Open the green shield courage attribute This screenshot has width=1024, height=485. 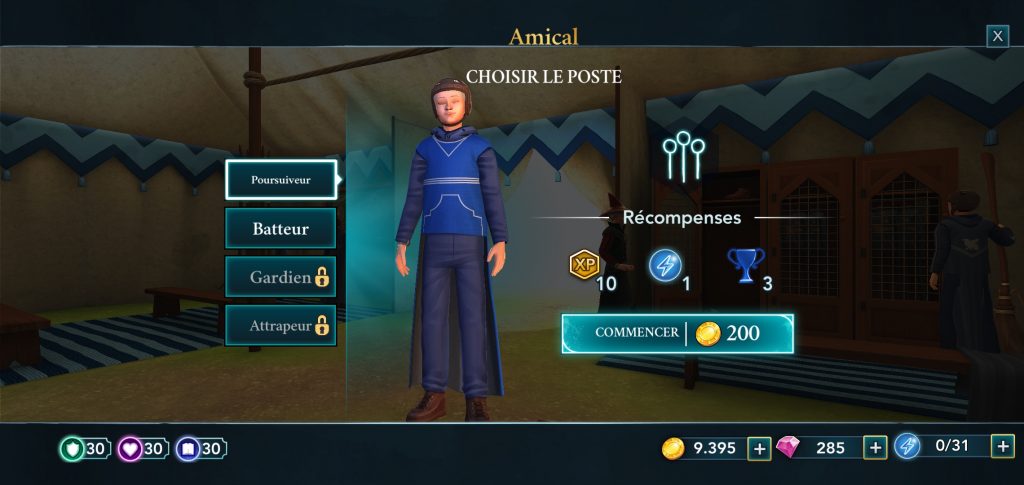point(73,449)
